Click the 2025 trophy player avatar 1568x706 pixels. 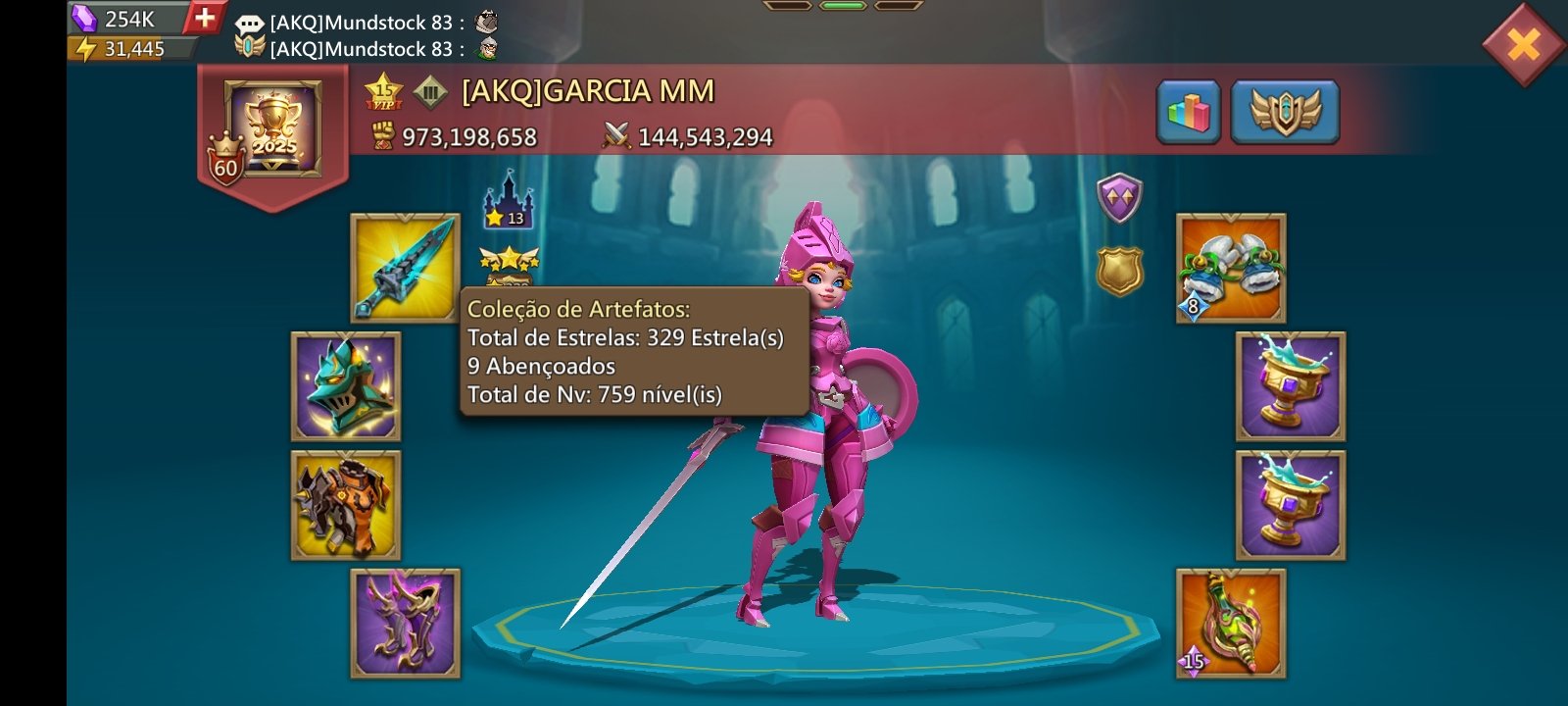(273, 128)
